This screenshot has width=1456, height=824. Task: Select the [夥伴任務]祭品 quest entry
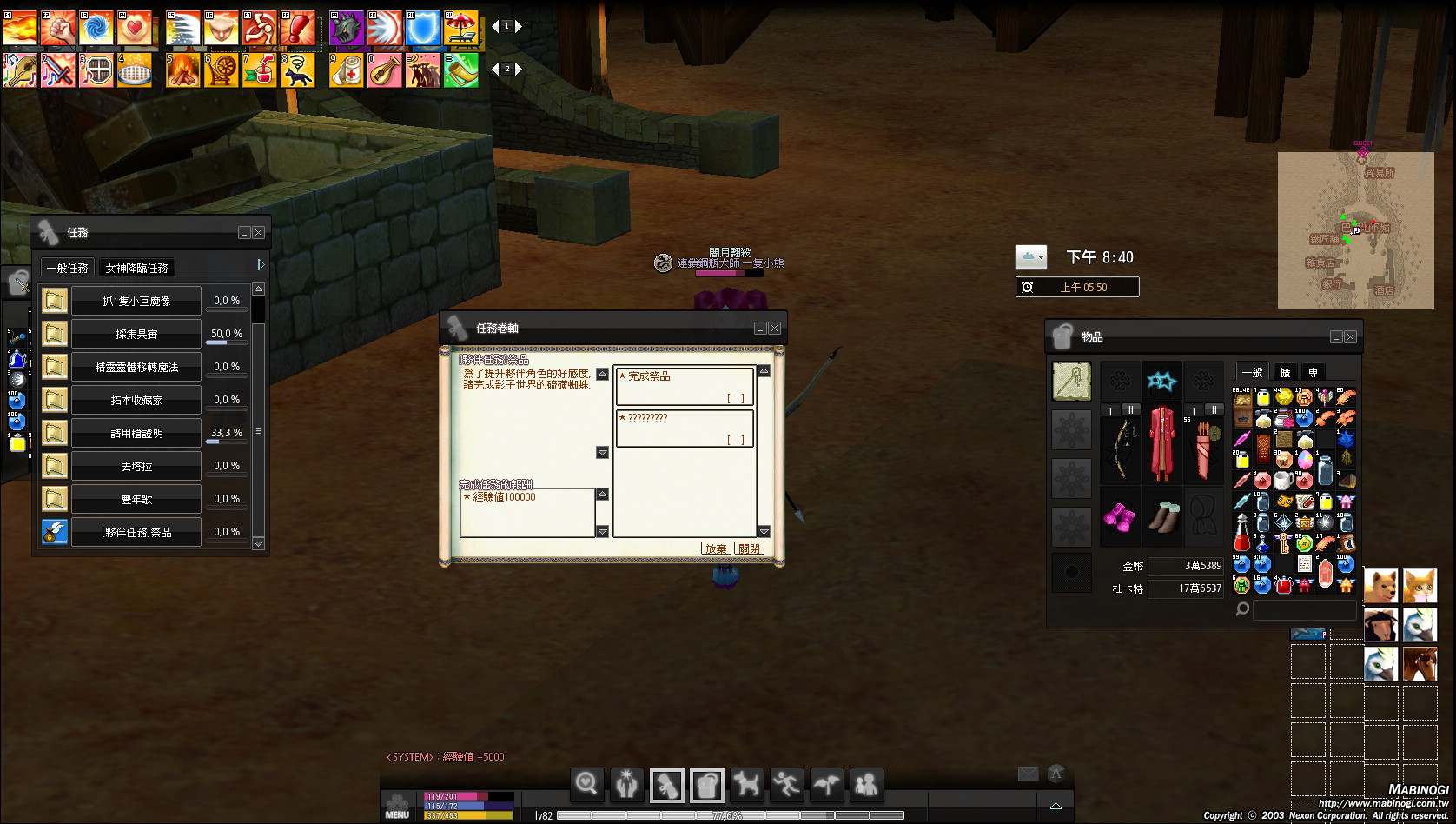pyautogui.click(x=136, y=532)
